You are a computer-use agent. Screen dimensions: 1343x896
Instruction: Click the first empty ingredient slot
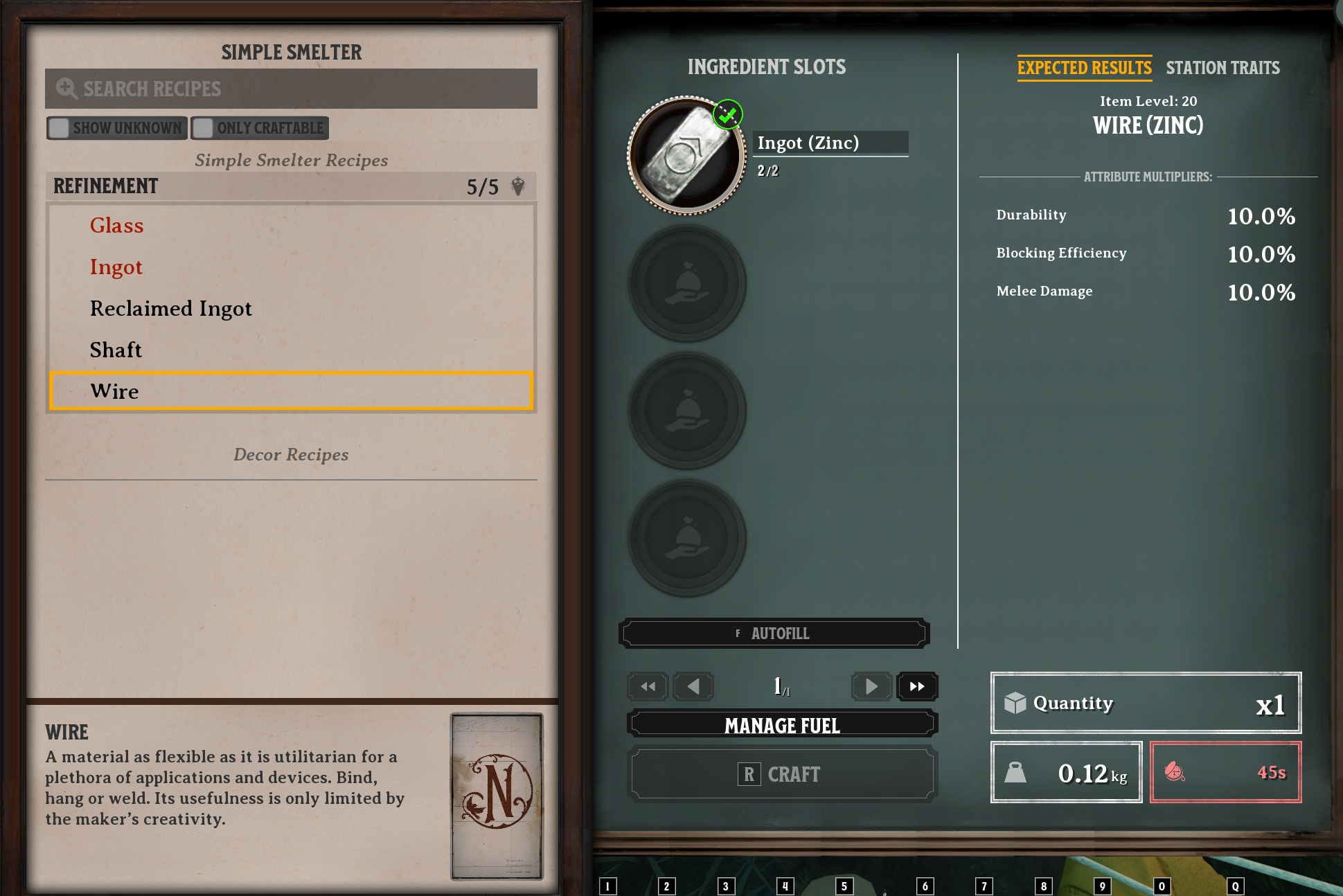pos(686,283)
